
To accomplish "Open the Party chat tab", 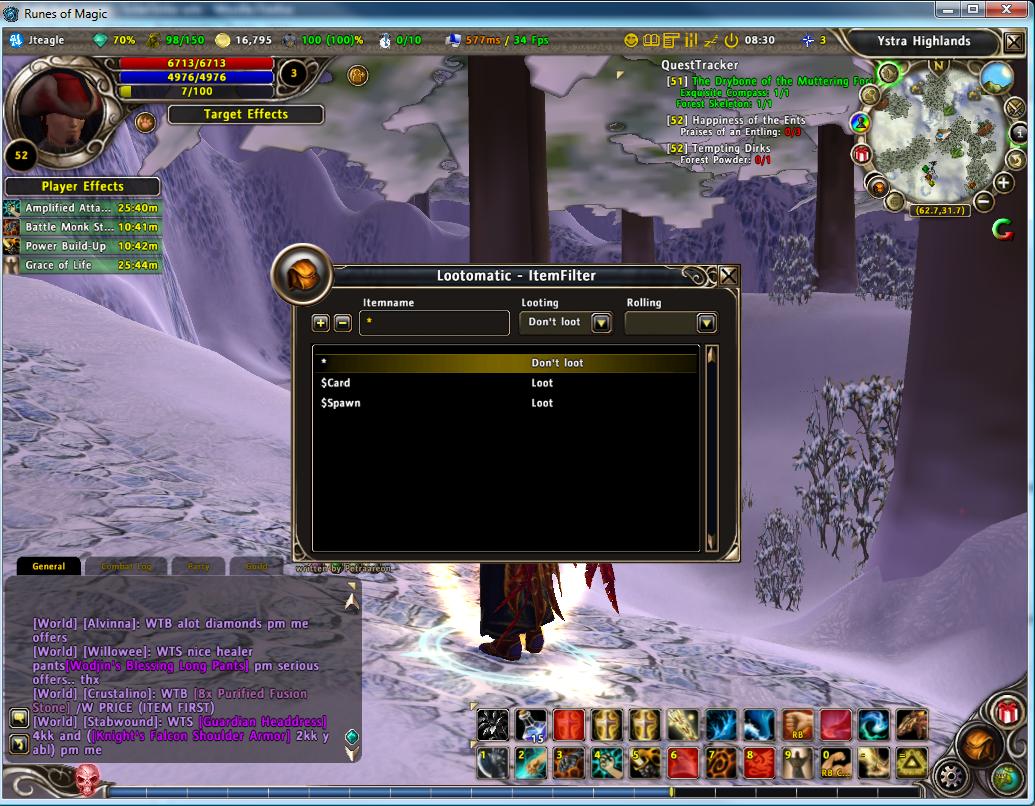I will point(198,566).
